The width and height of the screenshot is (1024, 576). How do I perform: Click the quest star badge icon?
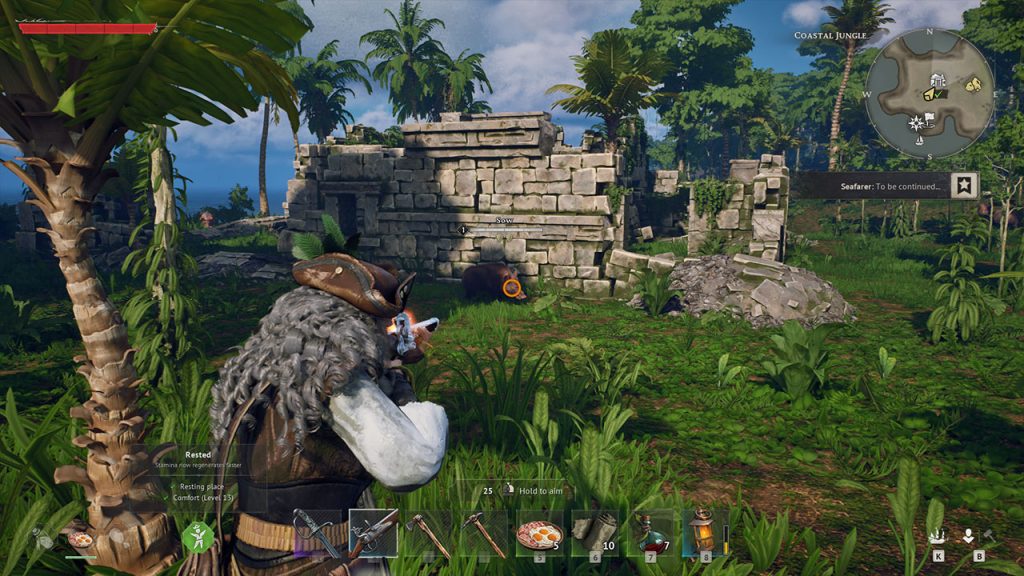click(964, 185)
